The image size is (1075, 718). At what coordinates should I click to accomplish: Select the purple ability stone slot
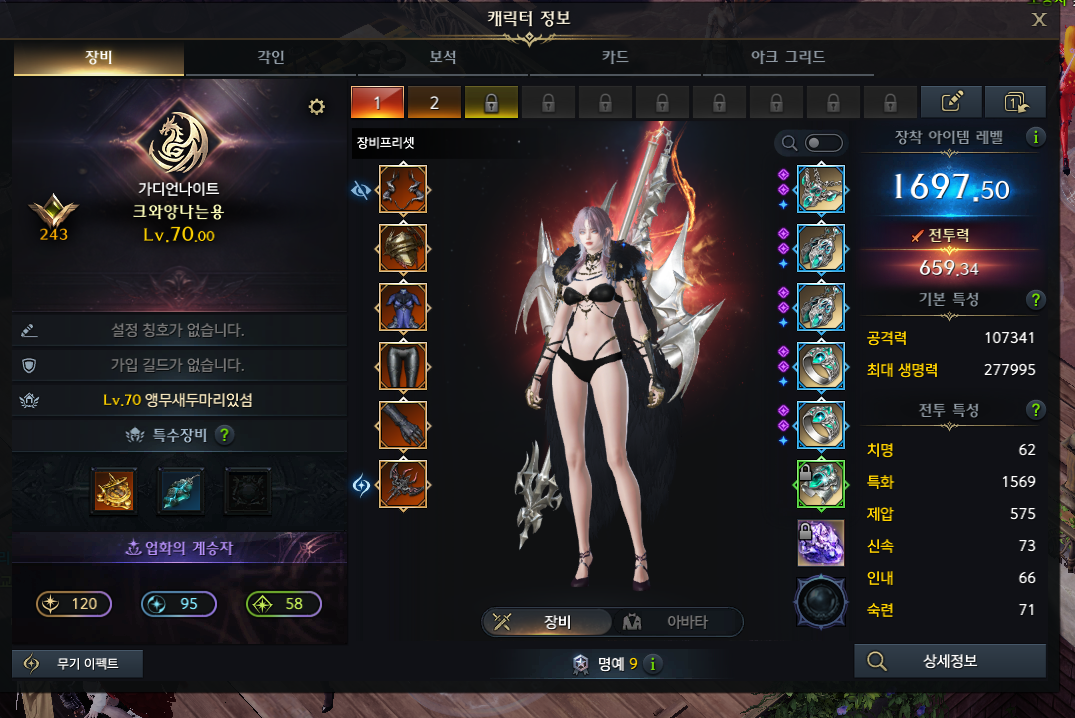click(x=821, y=543)
